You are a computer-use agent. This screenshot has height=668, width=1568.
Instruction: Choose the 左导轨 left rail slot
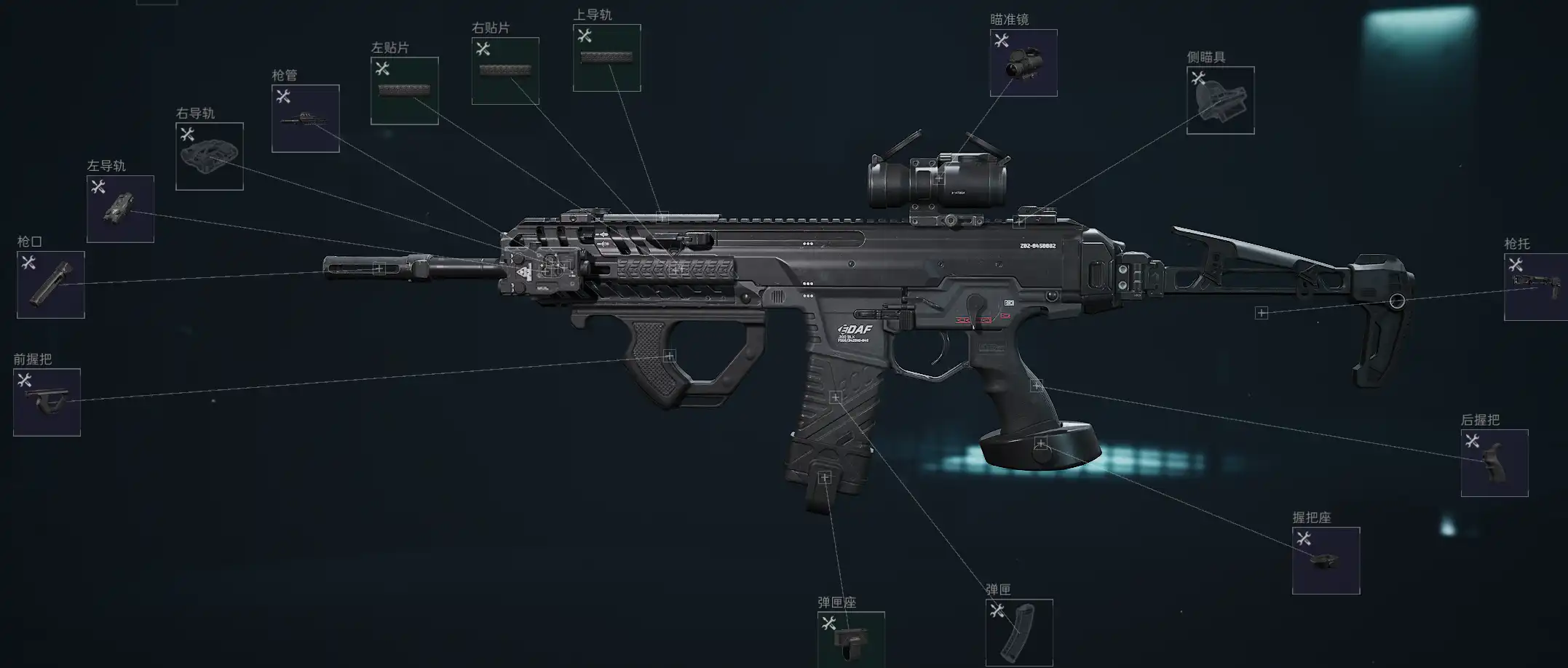(x=120, y=209)
